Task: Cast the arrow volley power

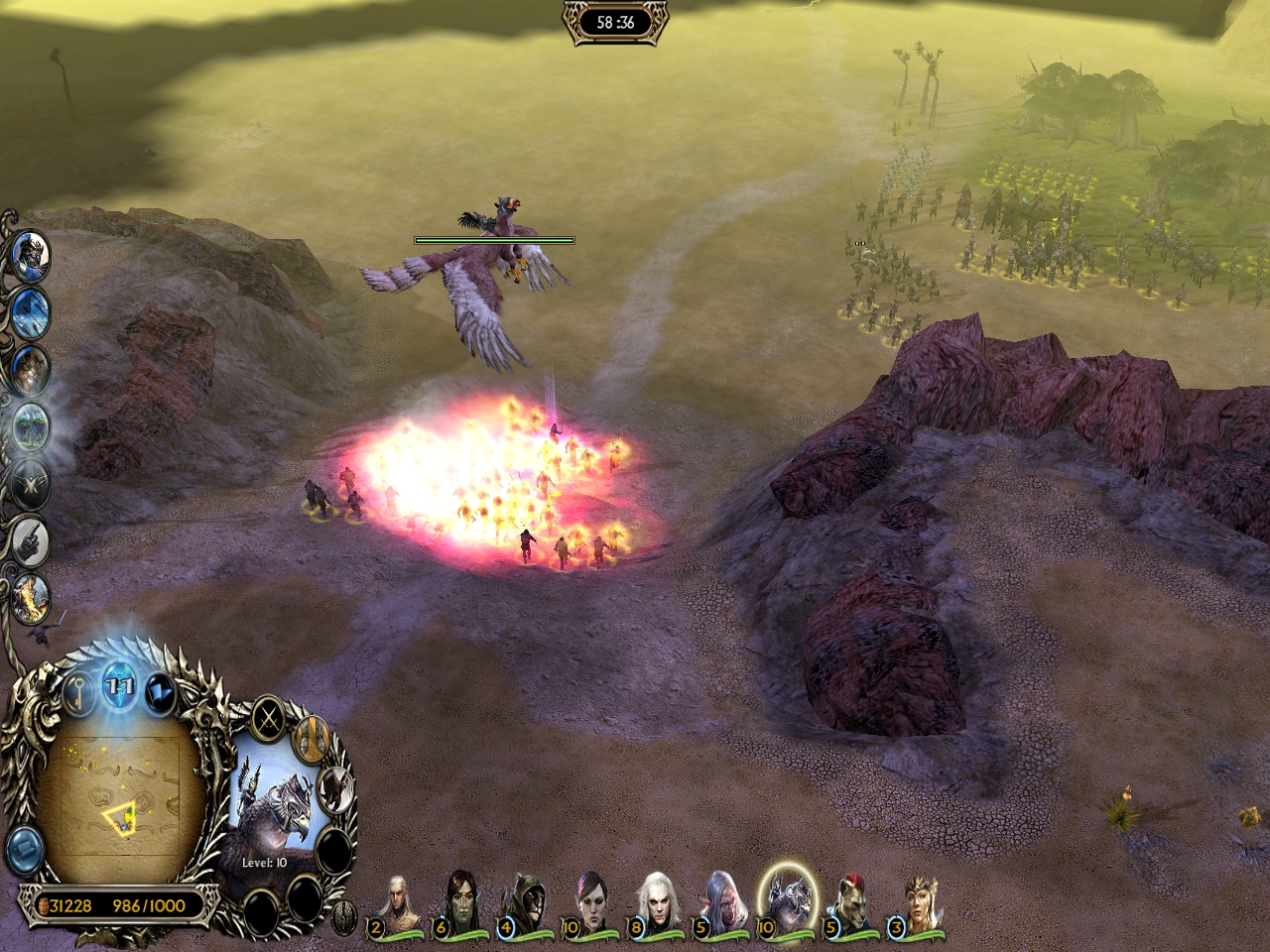Action: tap(30, 312)
